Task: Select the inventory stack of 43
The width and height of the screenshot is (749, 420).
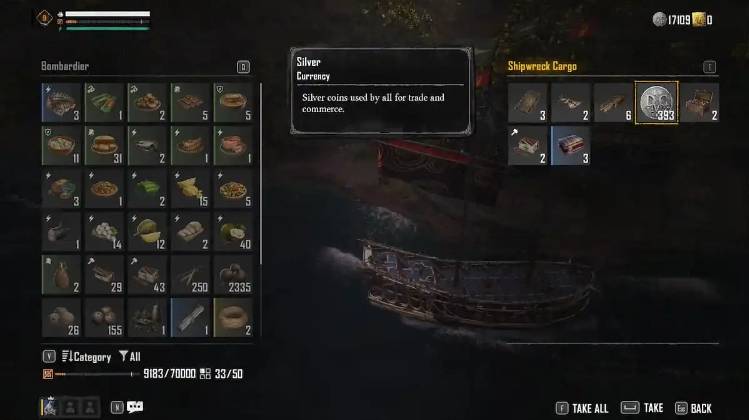Action: click(147, 274)
